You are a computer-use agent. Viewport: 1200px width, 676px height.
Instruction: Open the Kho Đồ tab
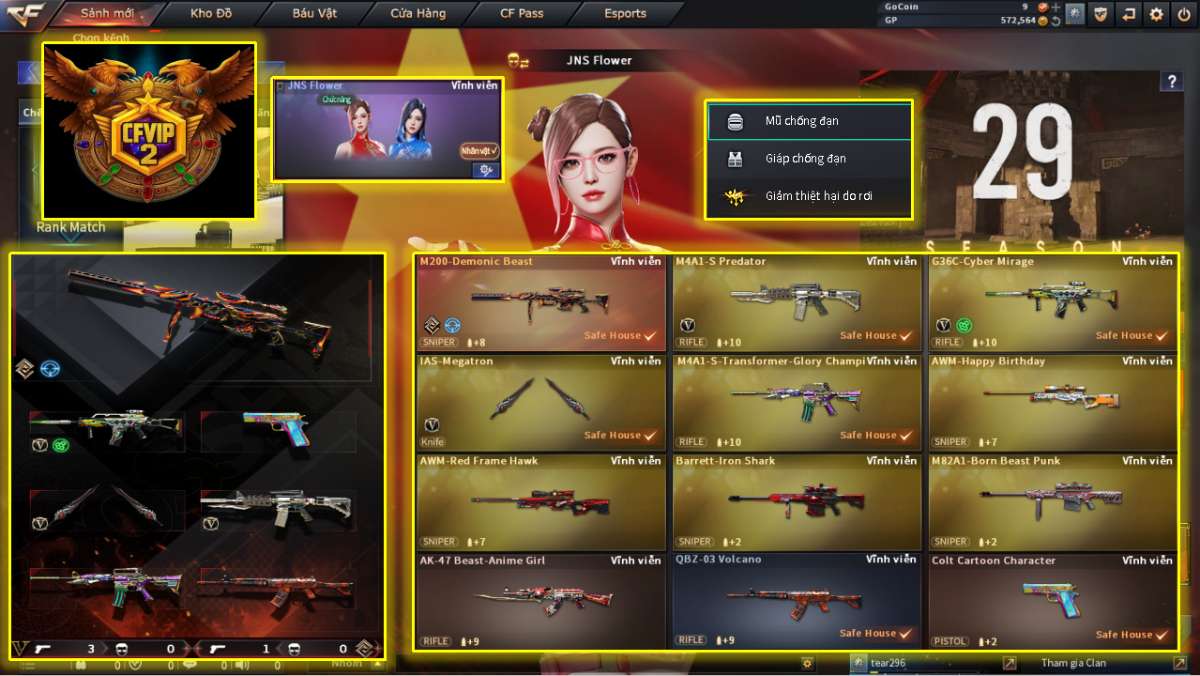[x=210, y=14]
